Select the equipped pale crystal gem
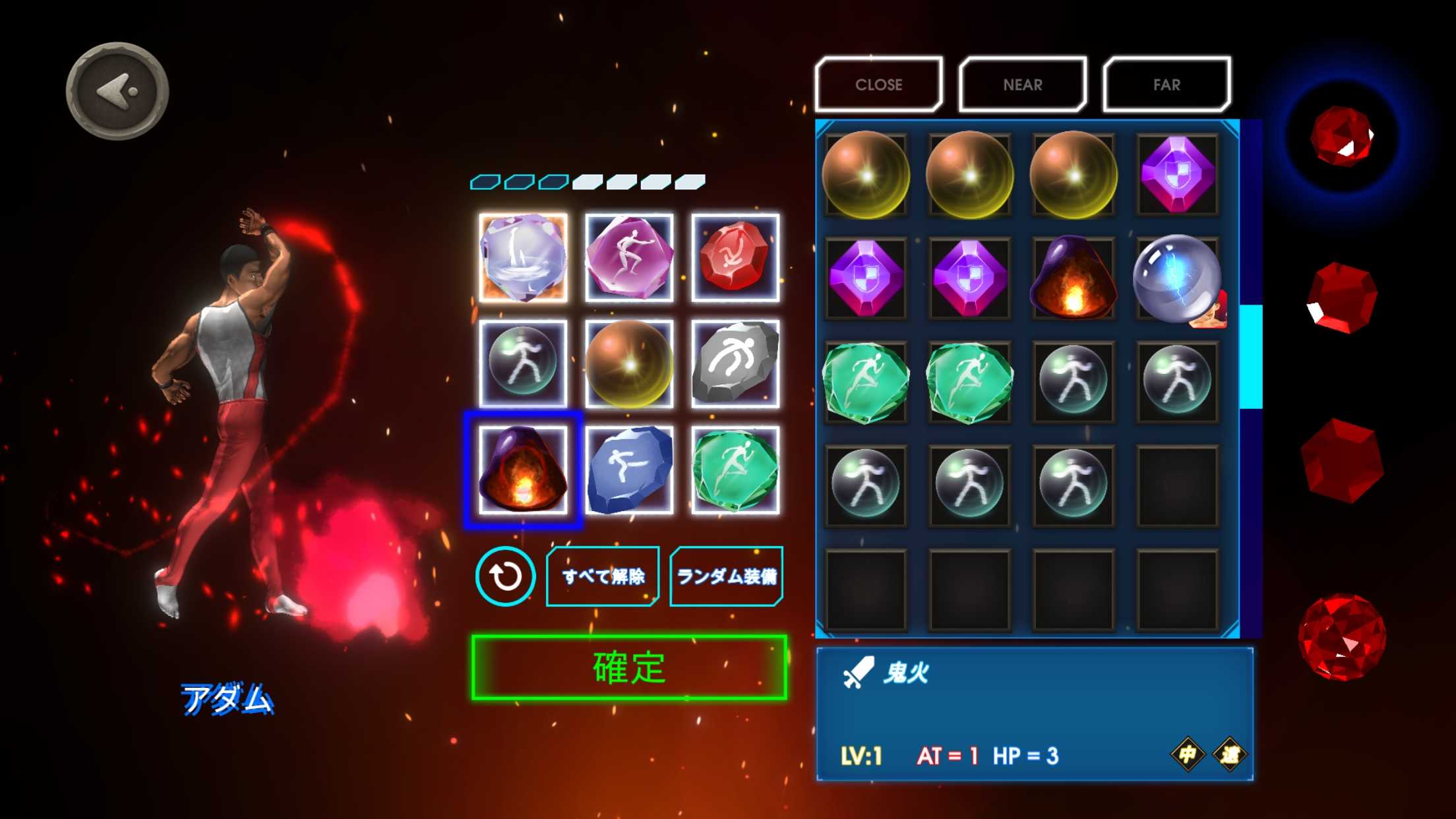Image resolution: width=1456 pixels, height=819 pixels. 523,258
